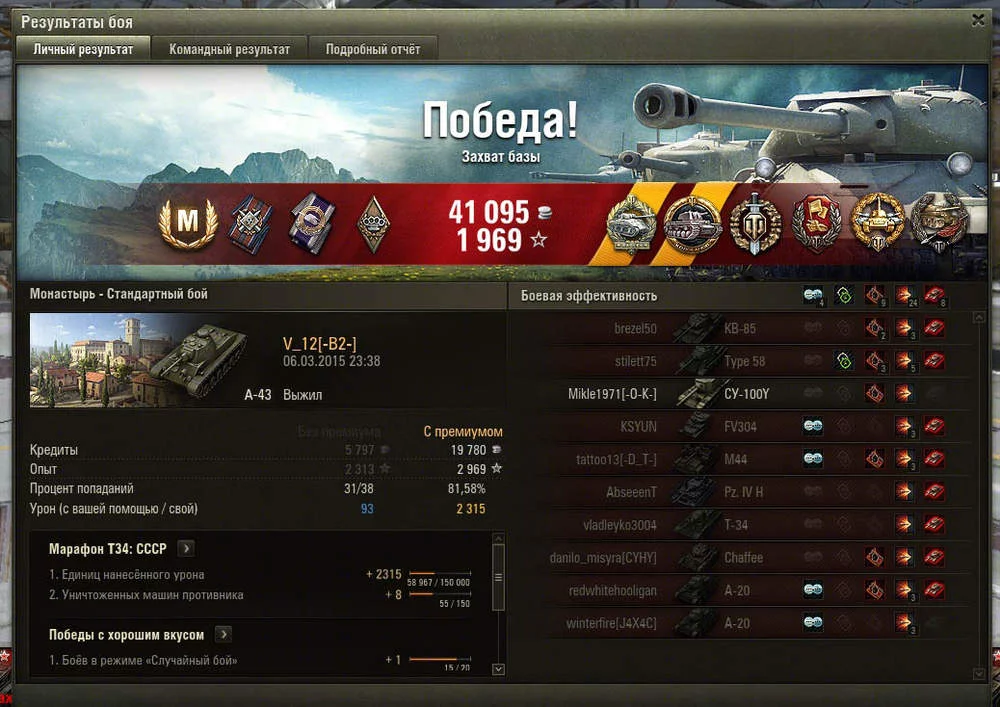Switch to the Командный результат tab
This screenshot has height=707, width=1000.
click(x=229, y=49)
